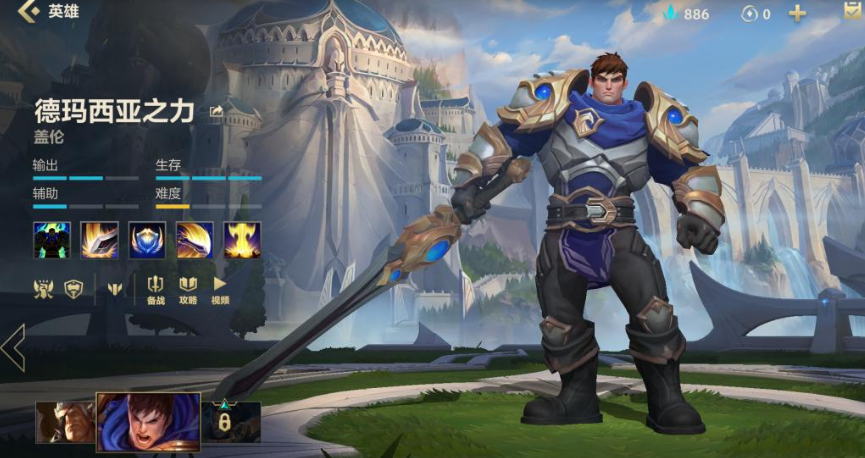
Task: Select Garen's green-flame passive ability icon
Action: pos(51,240)
